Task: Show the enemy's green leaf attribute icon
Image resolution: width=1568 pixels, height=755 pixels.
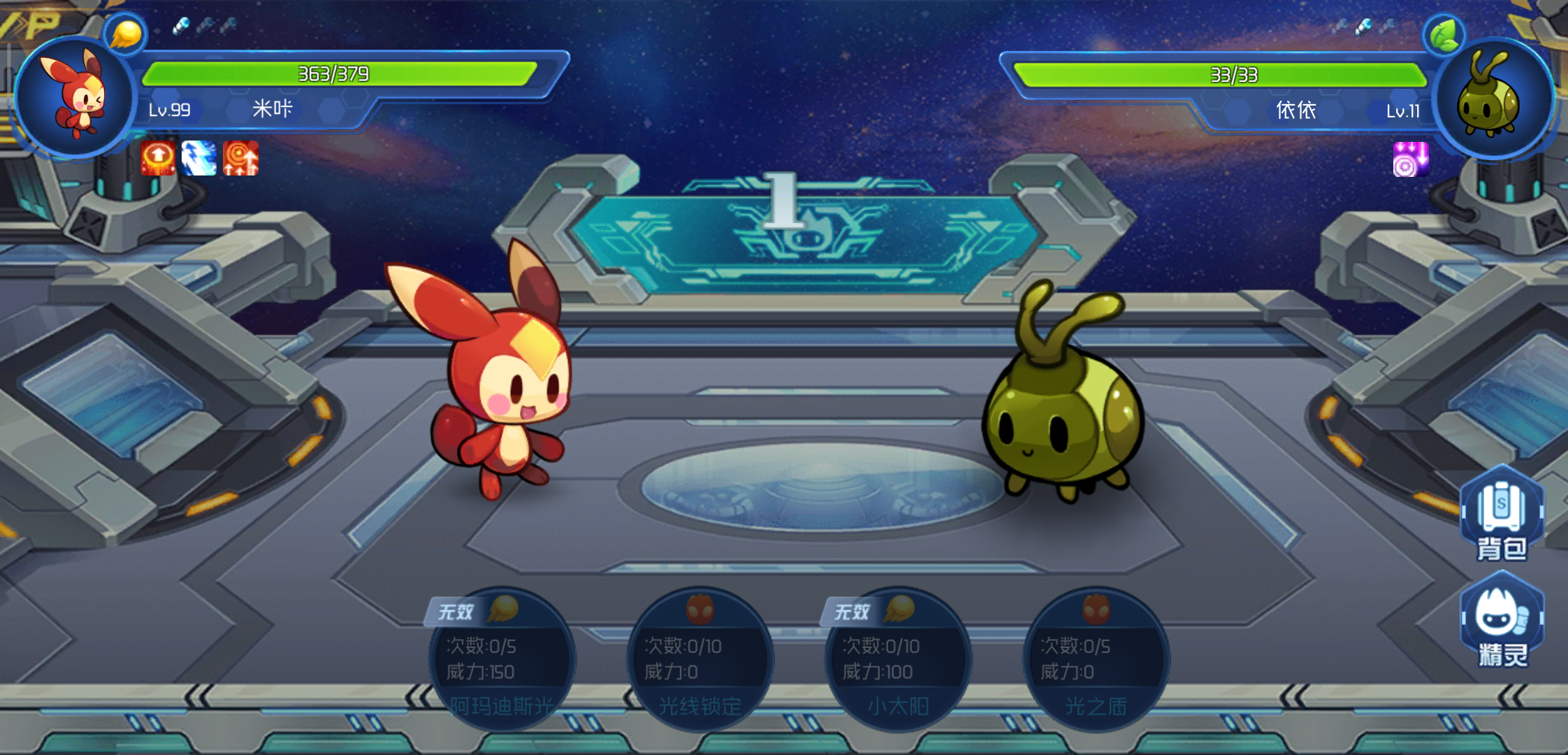Action: pyautogui.click(x=1444, y=35)
